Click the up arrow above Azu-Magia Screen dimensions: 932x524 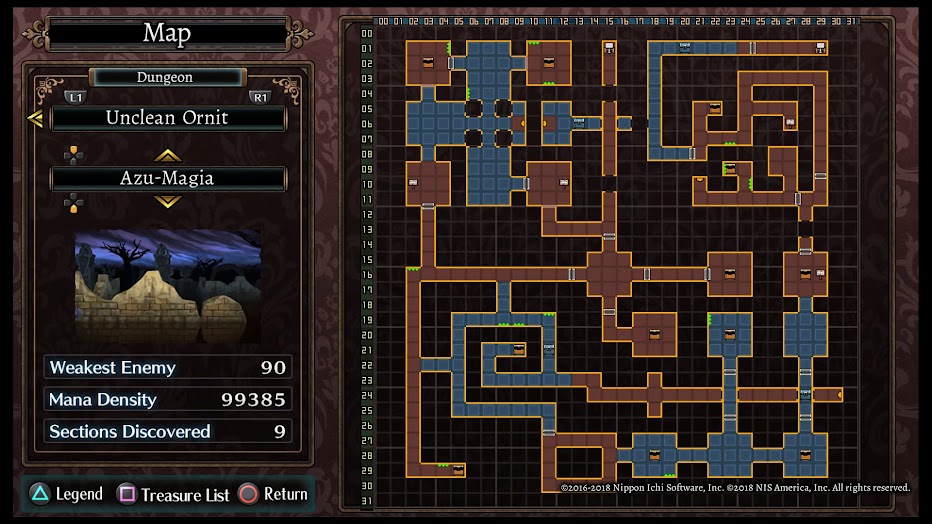167,156
